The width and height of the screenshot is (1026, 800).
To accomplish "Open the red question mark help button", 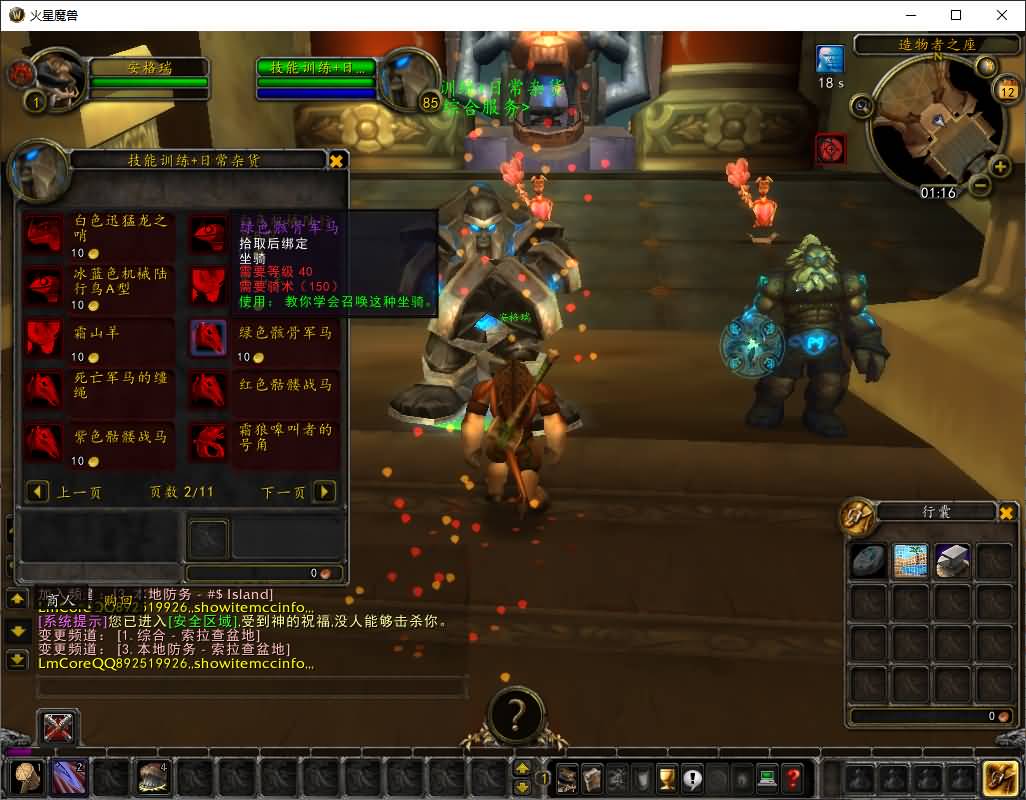I will click(x=792, y=777).
